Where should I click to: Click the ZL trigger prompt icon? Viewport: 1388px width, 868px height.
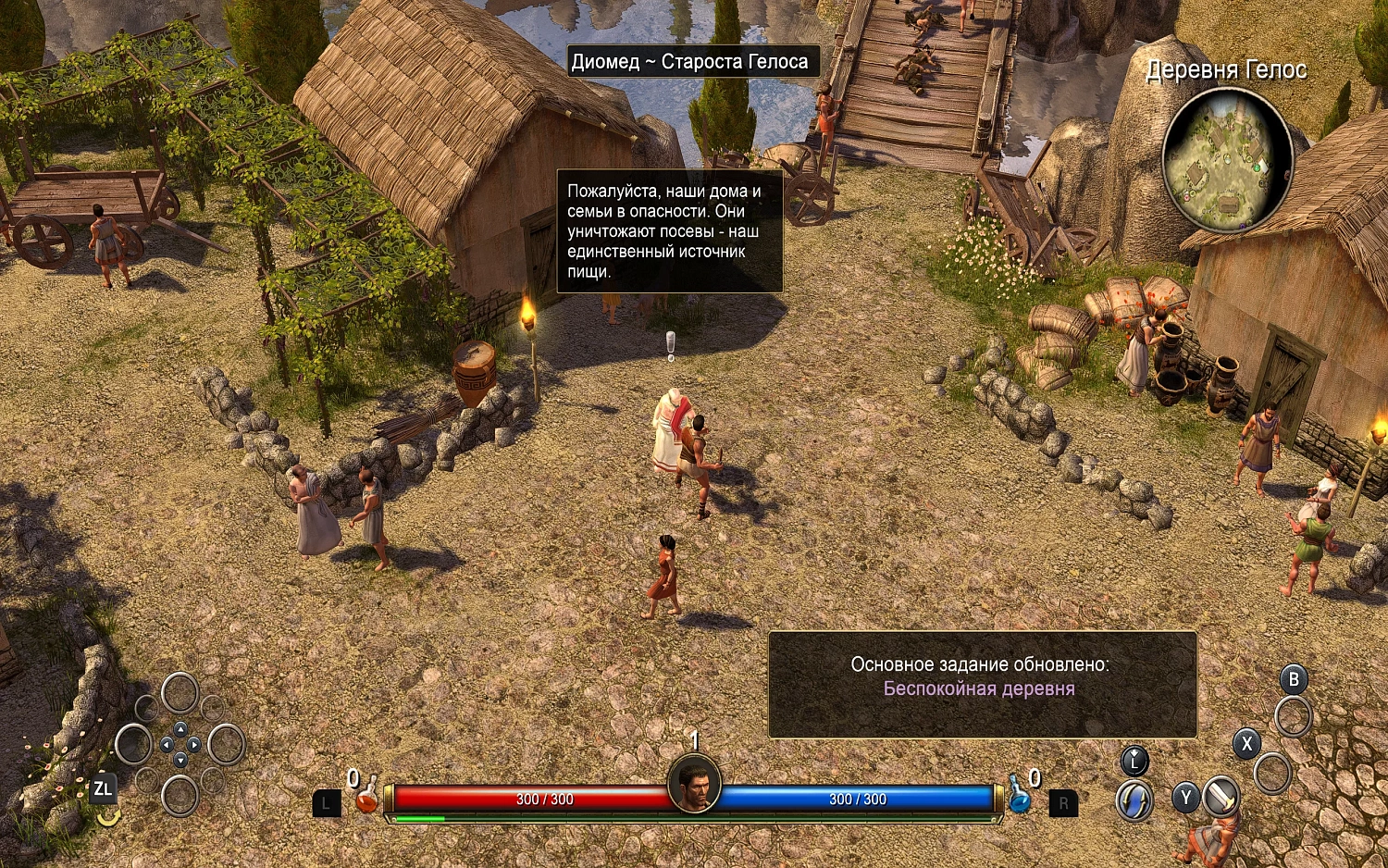pyautogui.click(x=105, y=789)
